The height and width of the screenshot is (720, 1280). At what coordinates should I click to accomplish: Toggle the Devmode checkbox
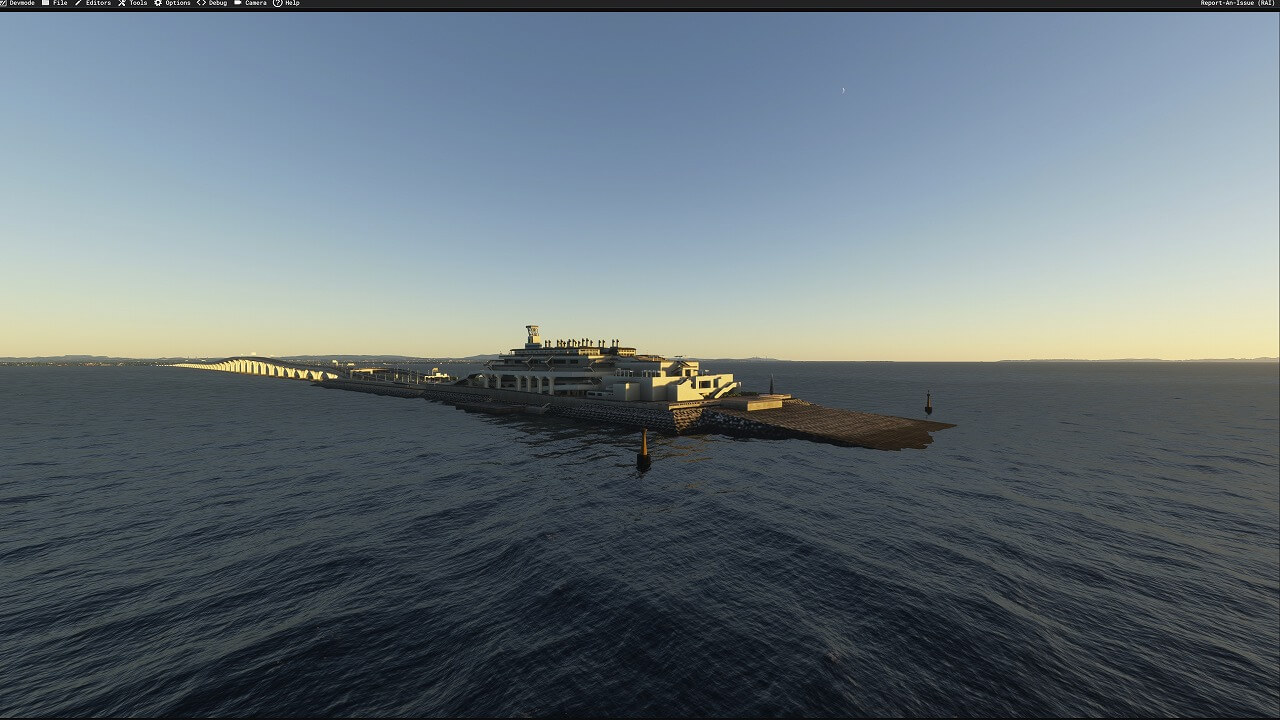point(4,3)
